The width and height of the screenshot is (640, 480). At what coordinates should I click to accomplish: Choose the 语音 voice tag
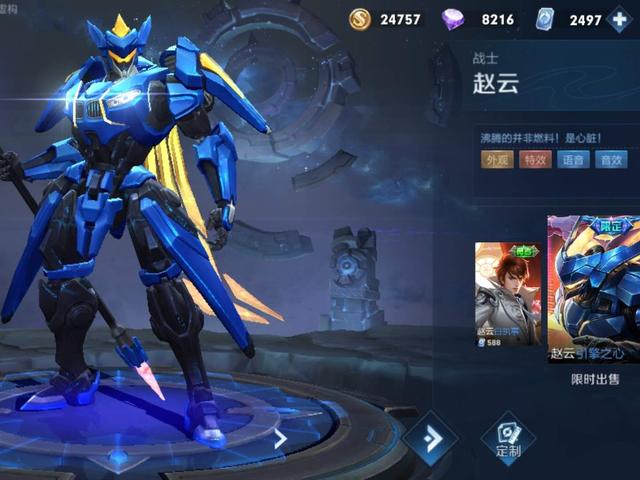click(573, 159)
